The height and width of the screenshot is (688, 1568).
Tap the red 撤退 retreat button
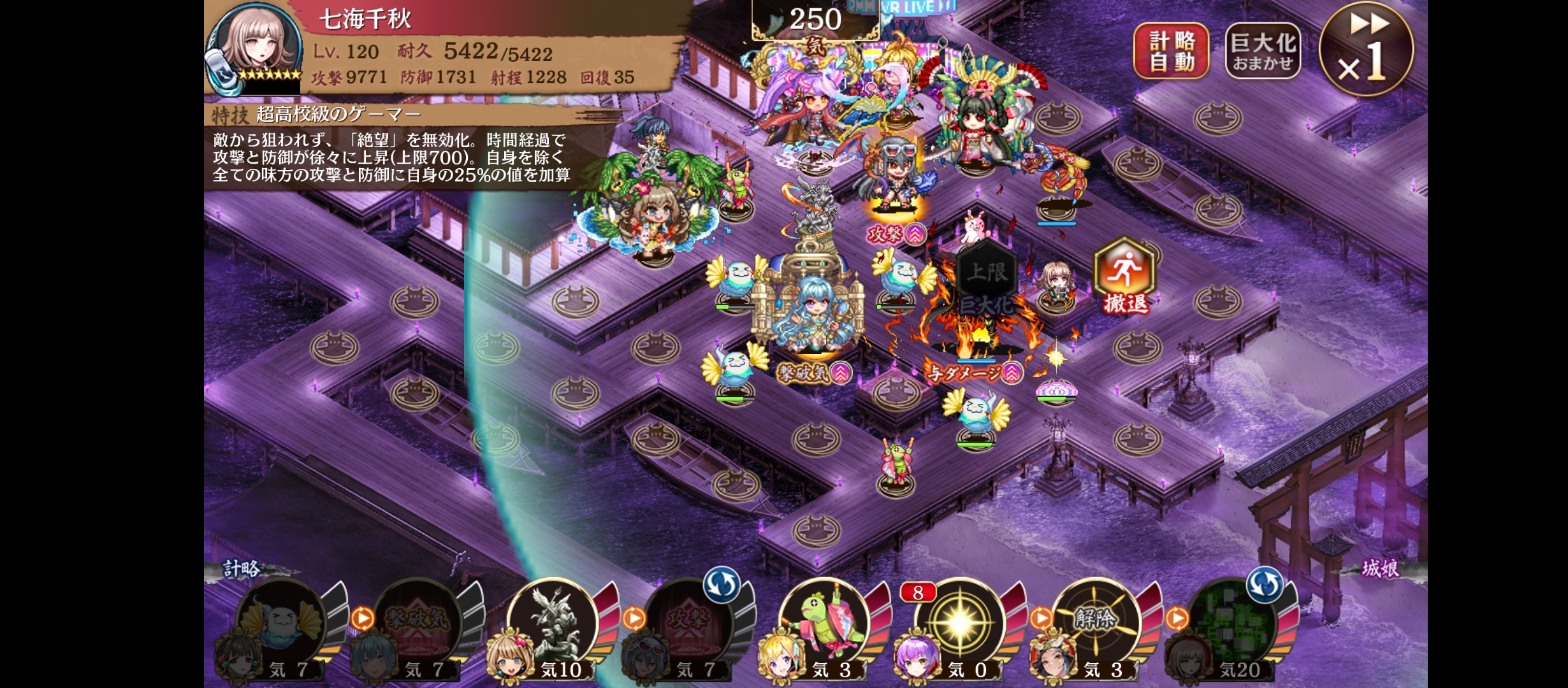[1124, 276]
